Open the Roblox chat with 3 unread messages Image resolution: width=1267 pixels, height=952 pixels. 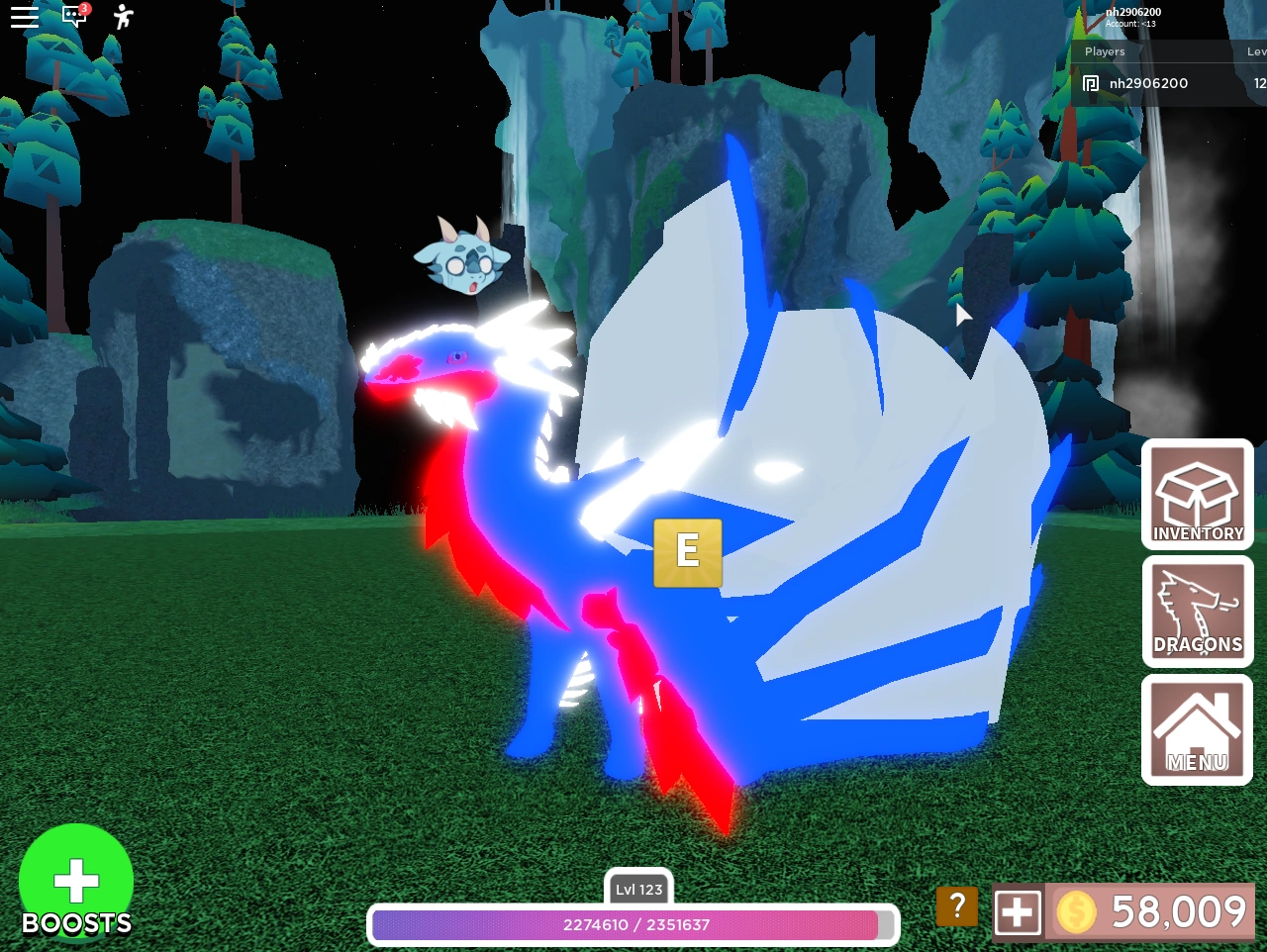click(x=74, y=16)
